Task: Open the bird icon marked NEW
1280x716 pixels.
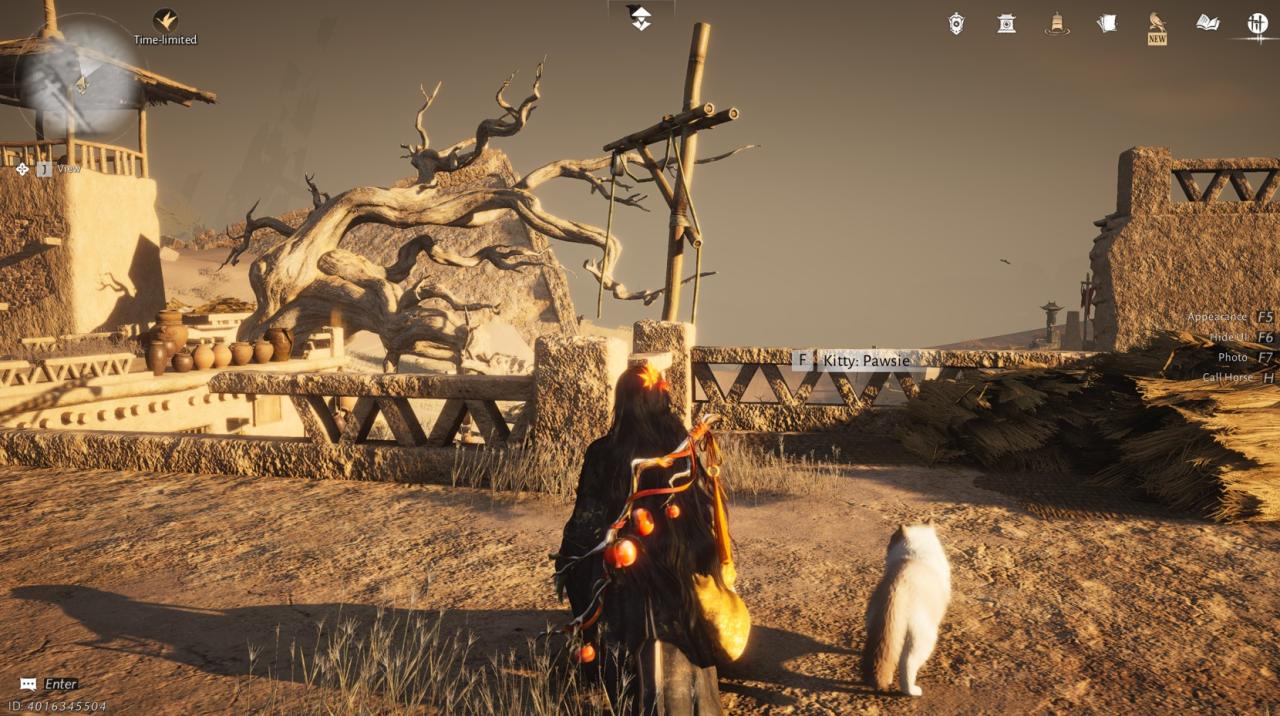Action: tap(1157, 23)
